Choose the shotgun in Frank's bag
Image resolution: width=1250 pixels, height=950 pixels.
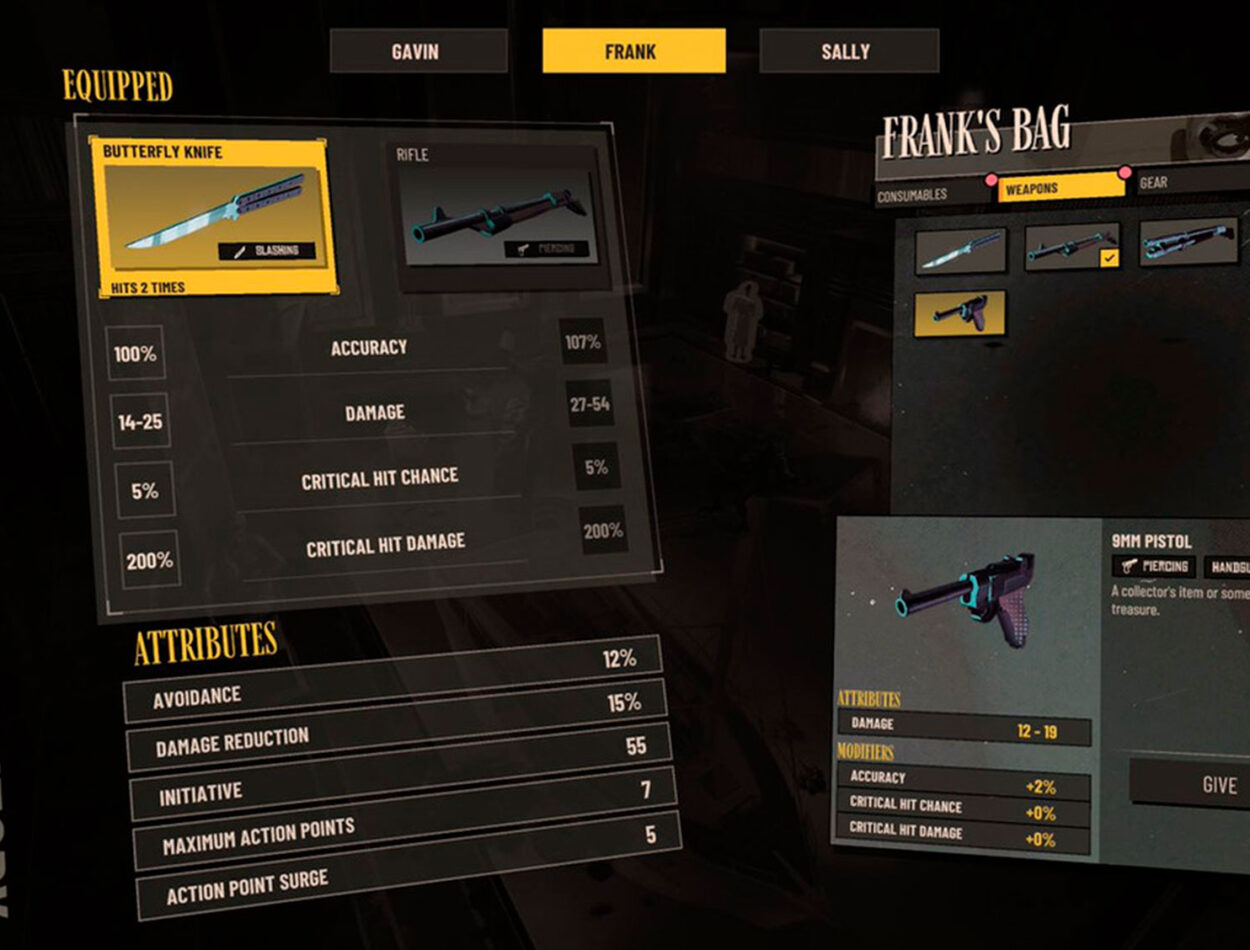point(1188,242)
